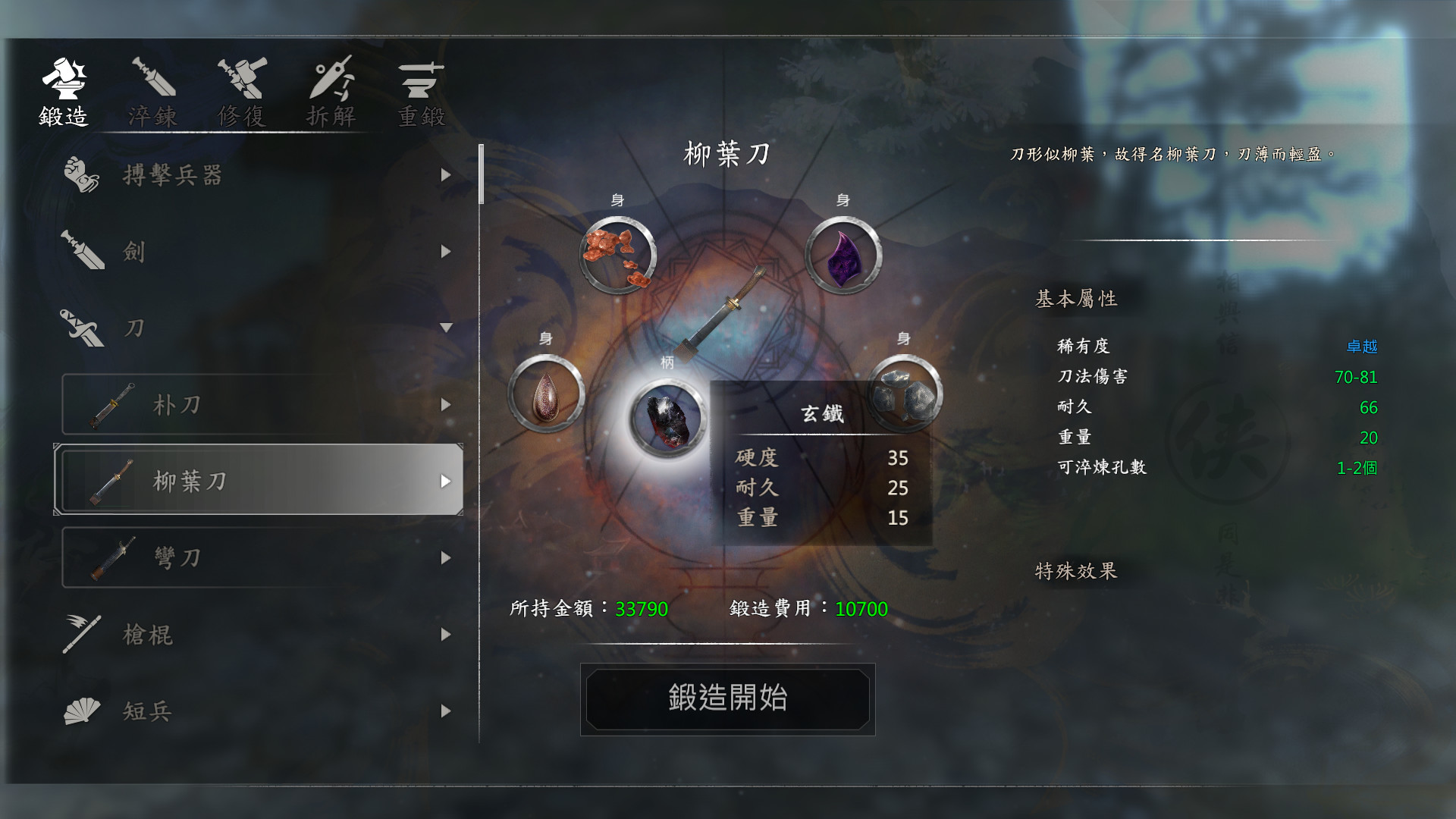Select the fan icon next to 短兵
The height and width of the screenshot is (819, 1456).
(83, 711)
